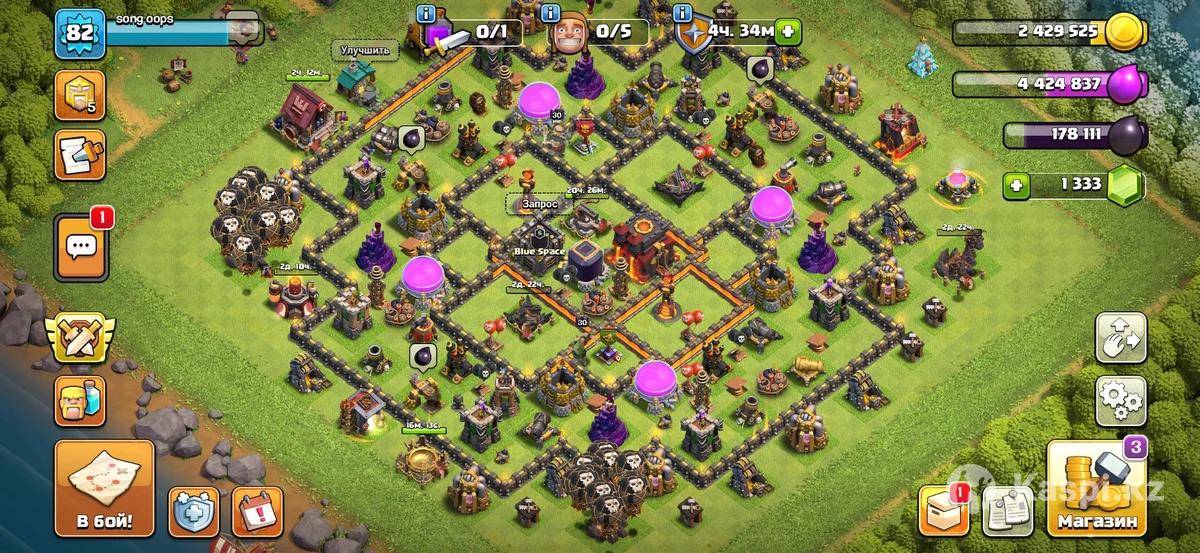Image resolution: width=1200 pixels, height=553 pixels.
Task: Open the gold league badge numbered 5
Action: point(80,94)
